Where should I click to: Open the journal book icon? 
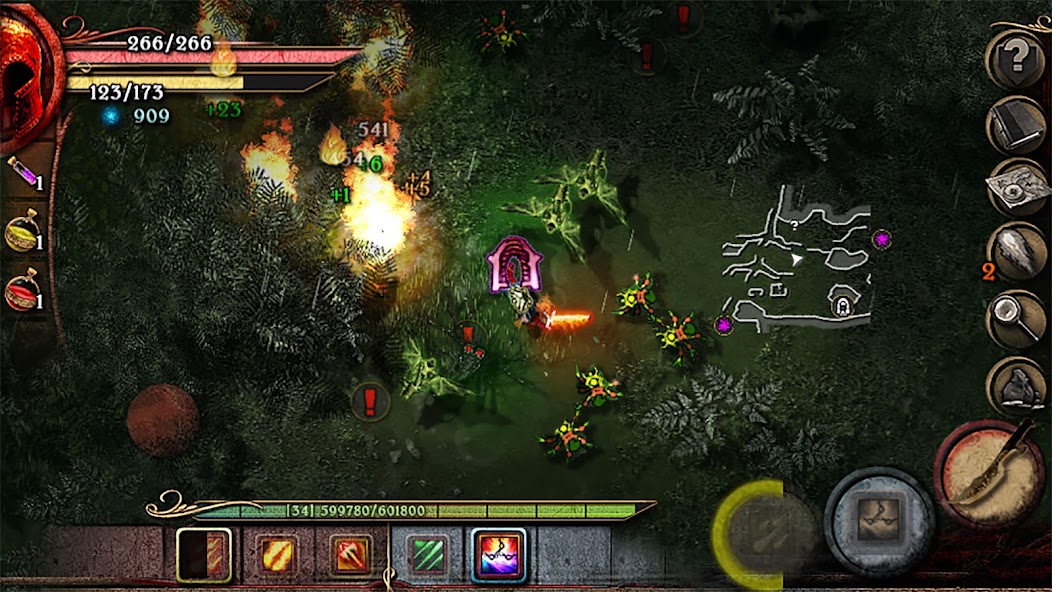pos(1018,124)
